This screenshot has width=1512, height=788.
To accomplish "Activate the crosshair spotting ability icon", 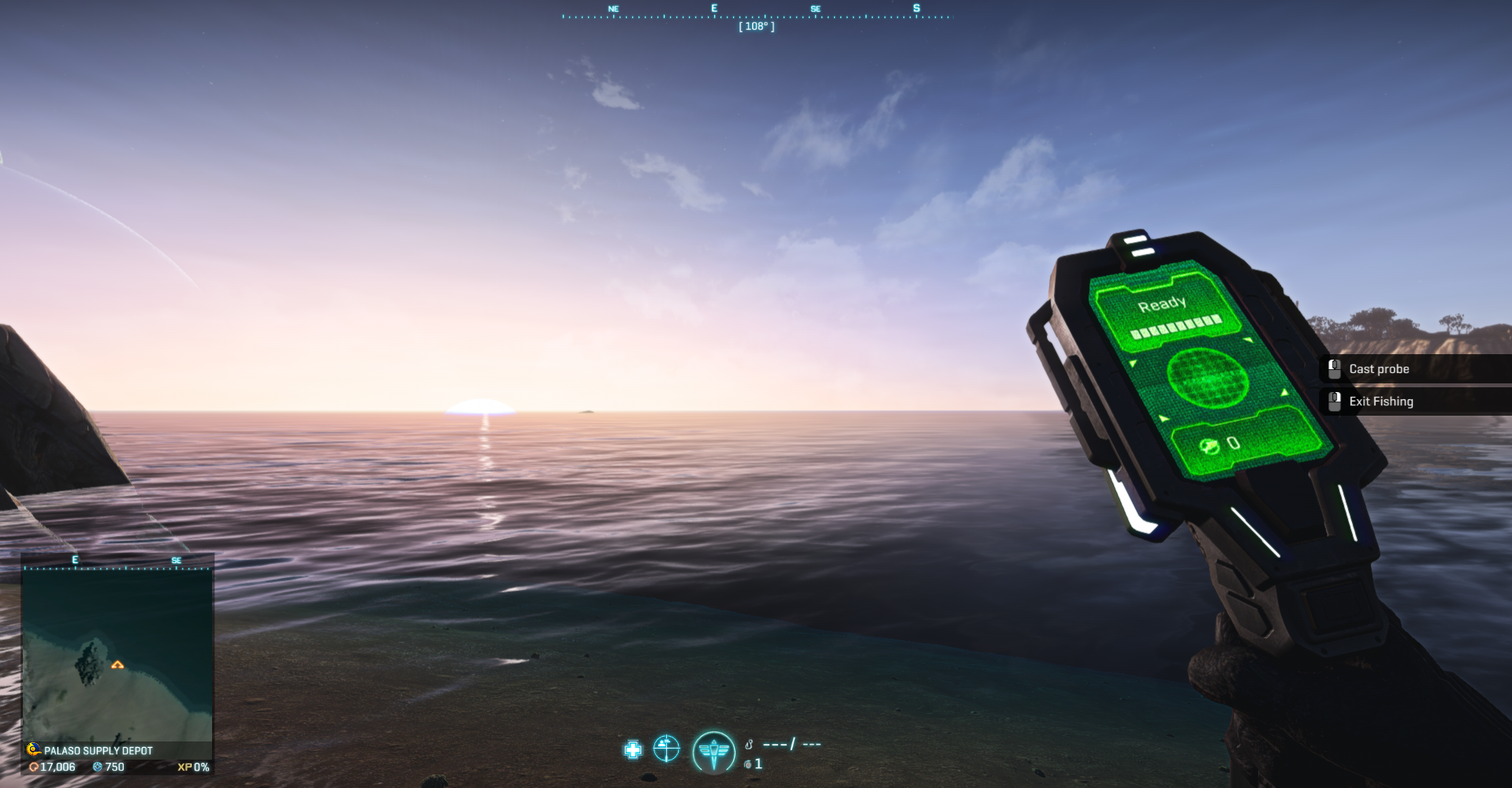I will coord(666,749).
